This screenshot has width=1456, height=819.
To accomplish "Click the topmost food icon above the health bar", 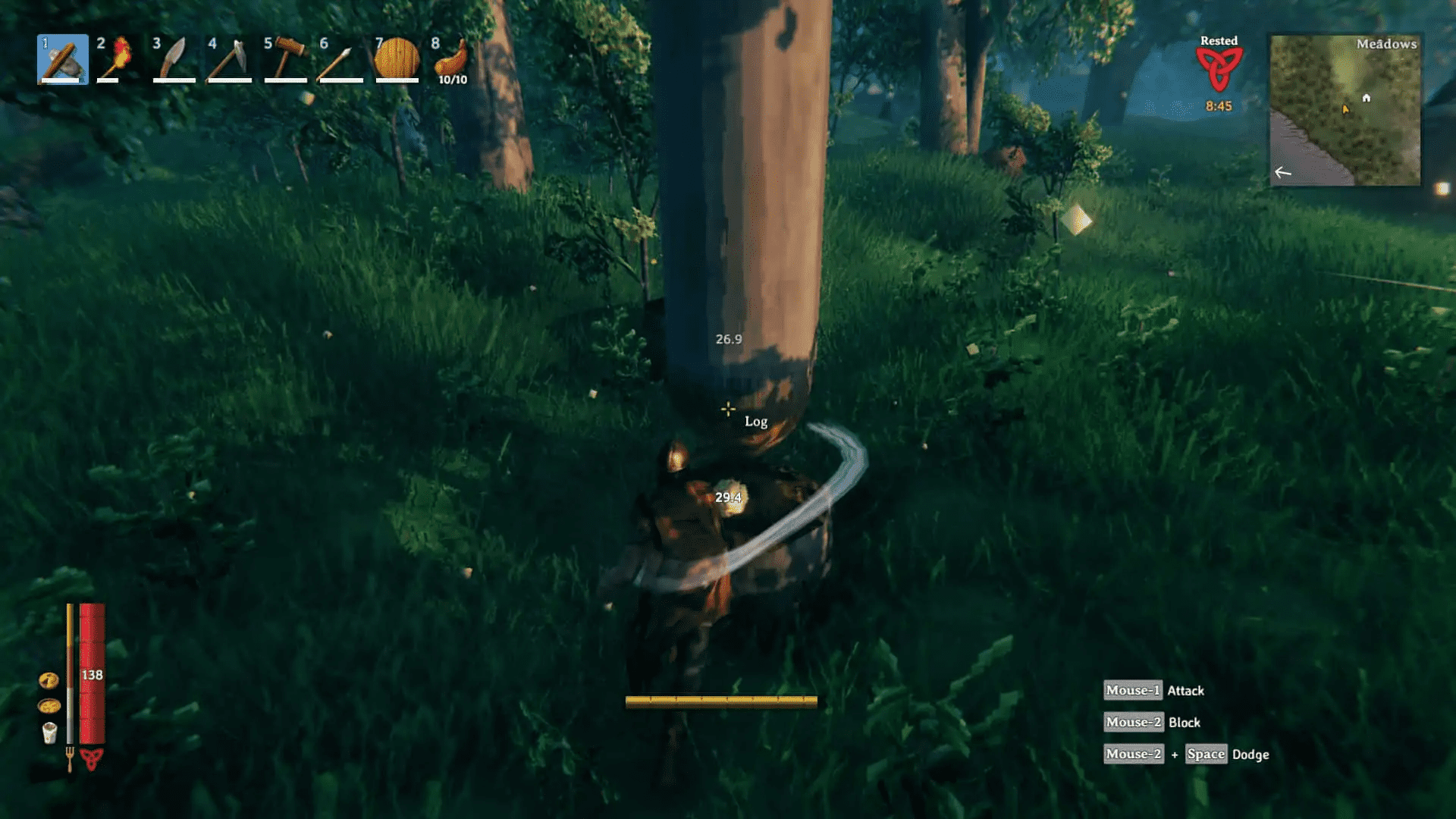I will [48, 680].
